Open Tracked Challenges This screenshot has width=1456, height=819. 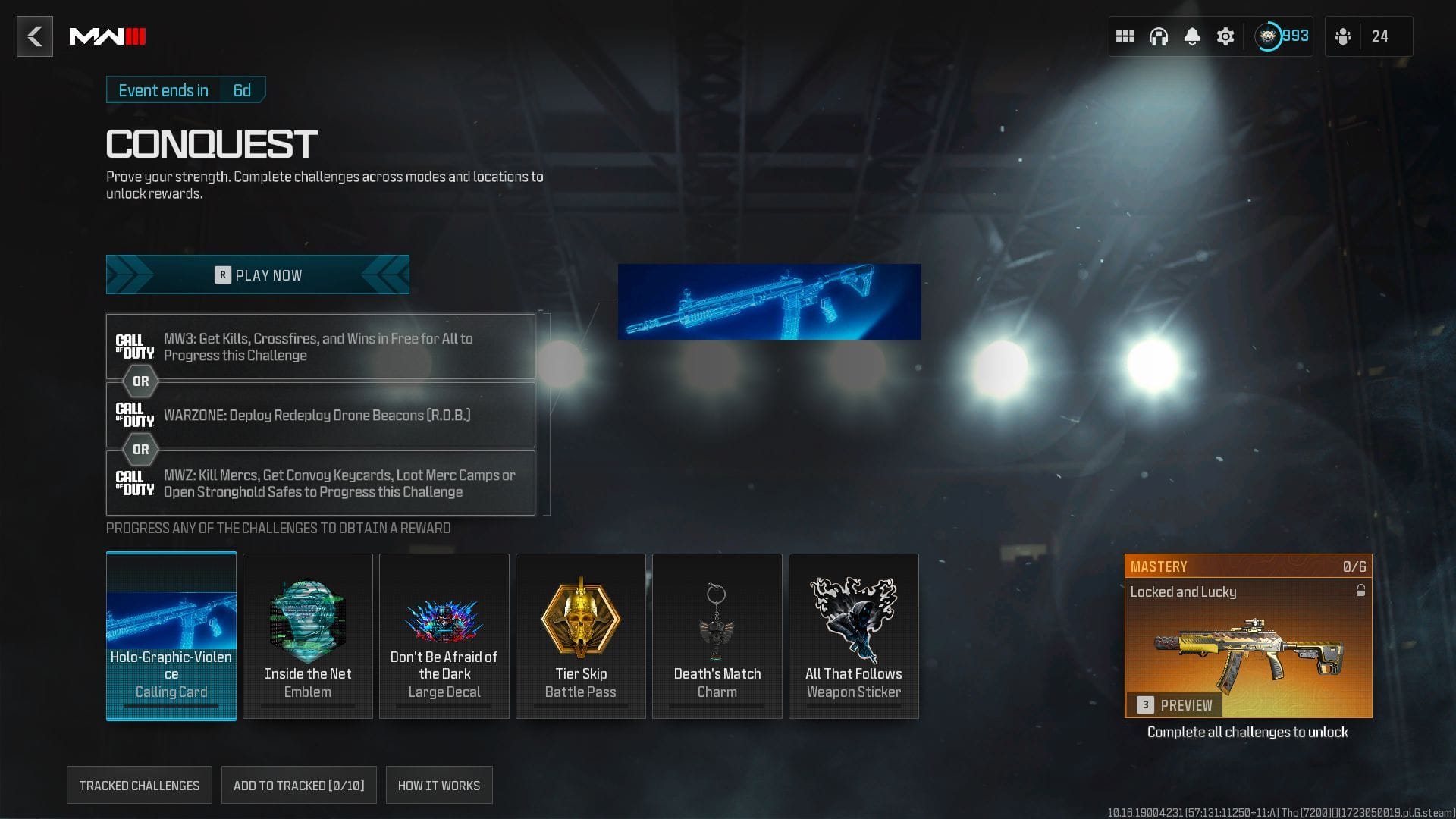tap(139, 785)
